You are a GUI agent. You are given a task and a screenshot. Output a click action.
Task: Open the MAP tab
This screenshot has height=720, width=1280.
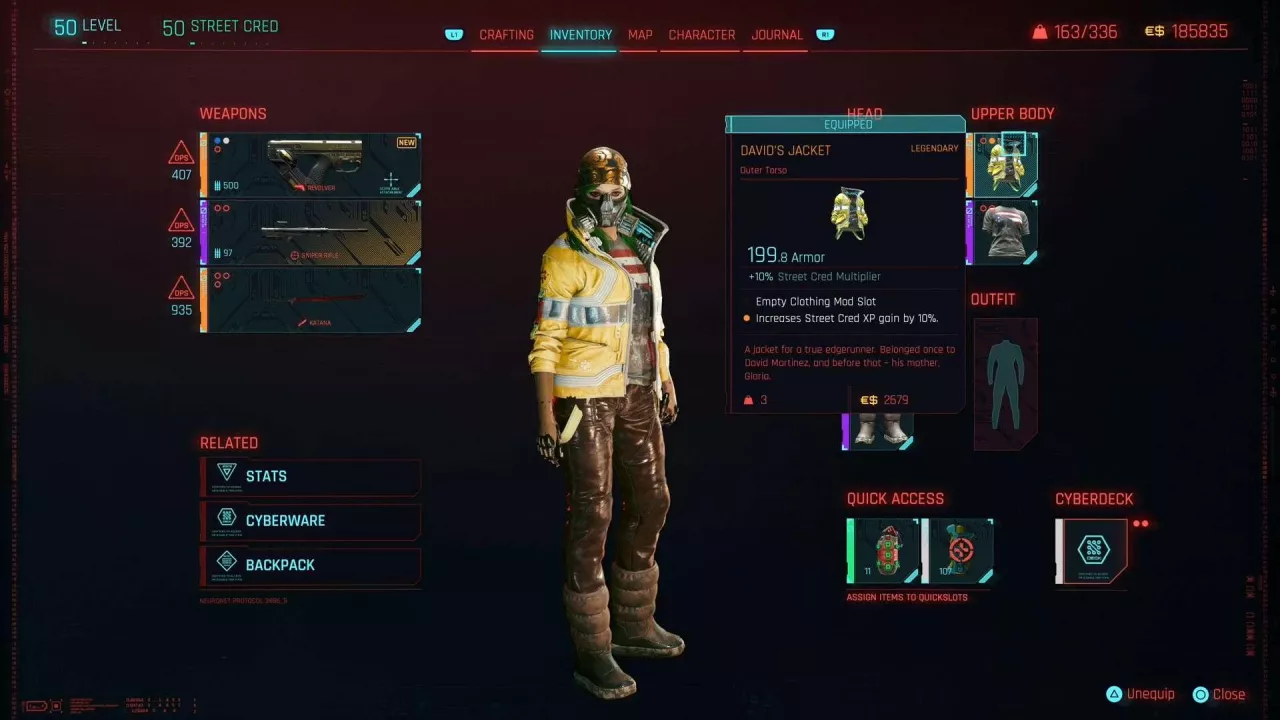640,34
